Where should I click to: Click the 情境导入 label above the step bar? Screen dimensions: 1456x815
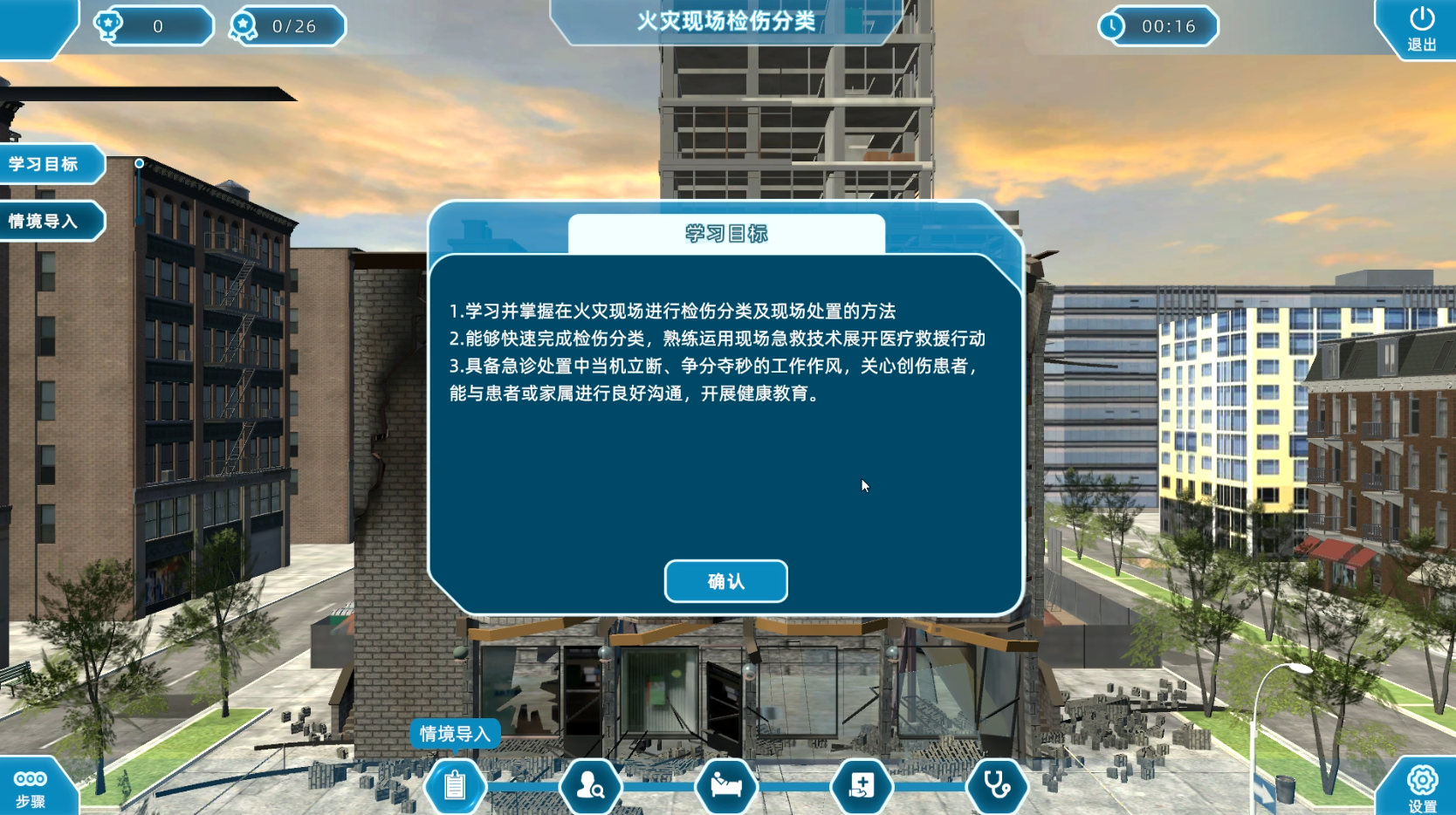point(455,734)
